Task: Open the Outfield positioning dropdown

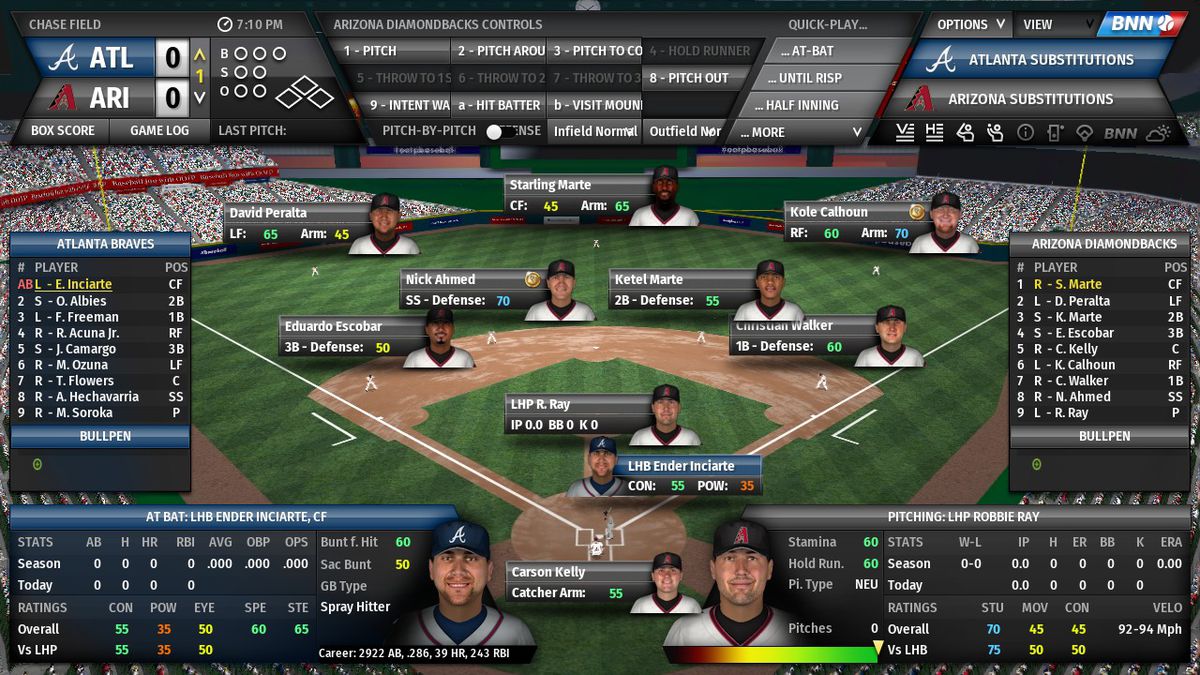Action: (685, 131)
